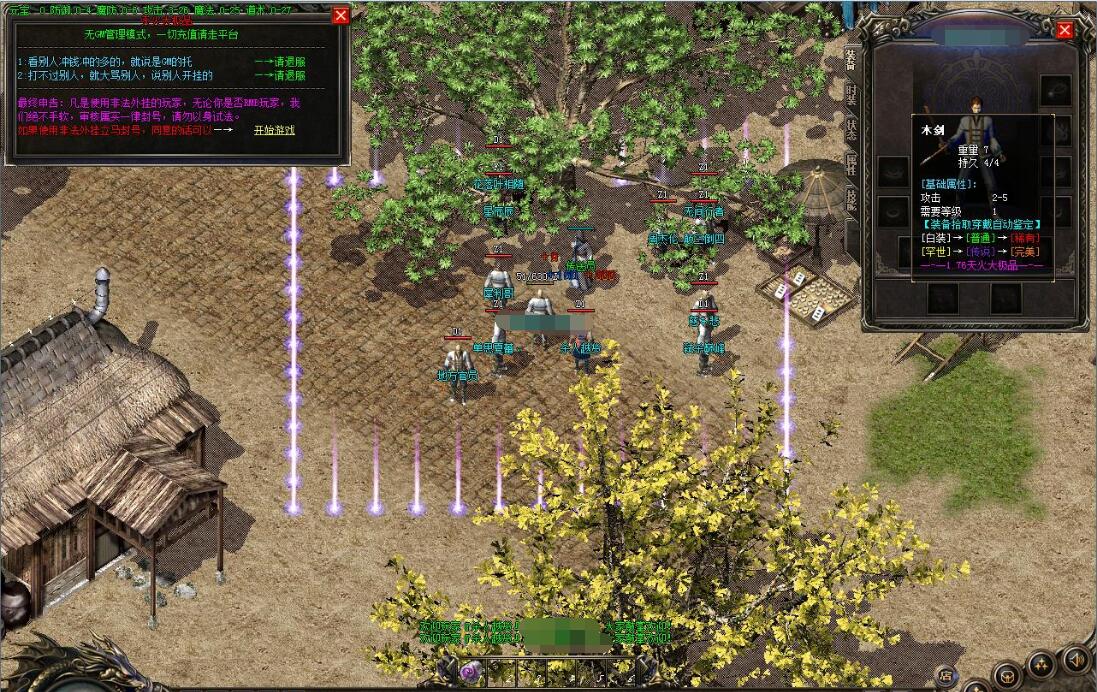
Task: Click the round group icon button
Action: coord(1043,664)
